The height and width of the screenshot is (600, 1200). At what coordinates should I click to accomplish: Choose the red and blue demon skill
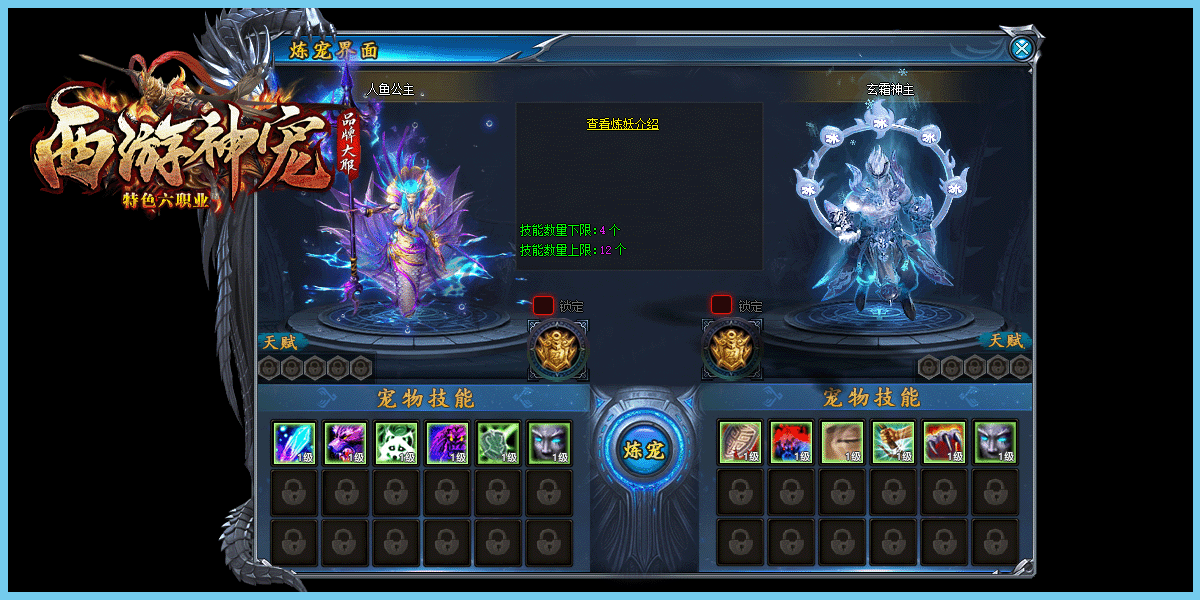(x=791, y=443)
